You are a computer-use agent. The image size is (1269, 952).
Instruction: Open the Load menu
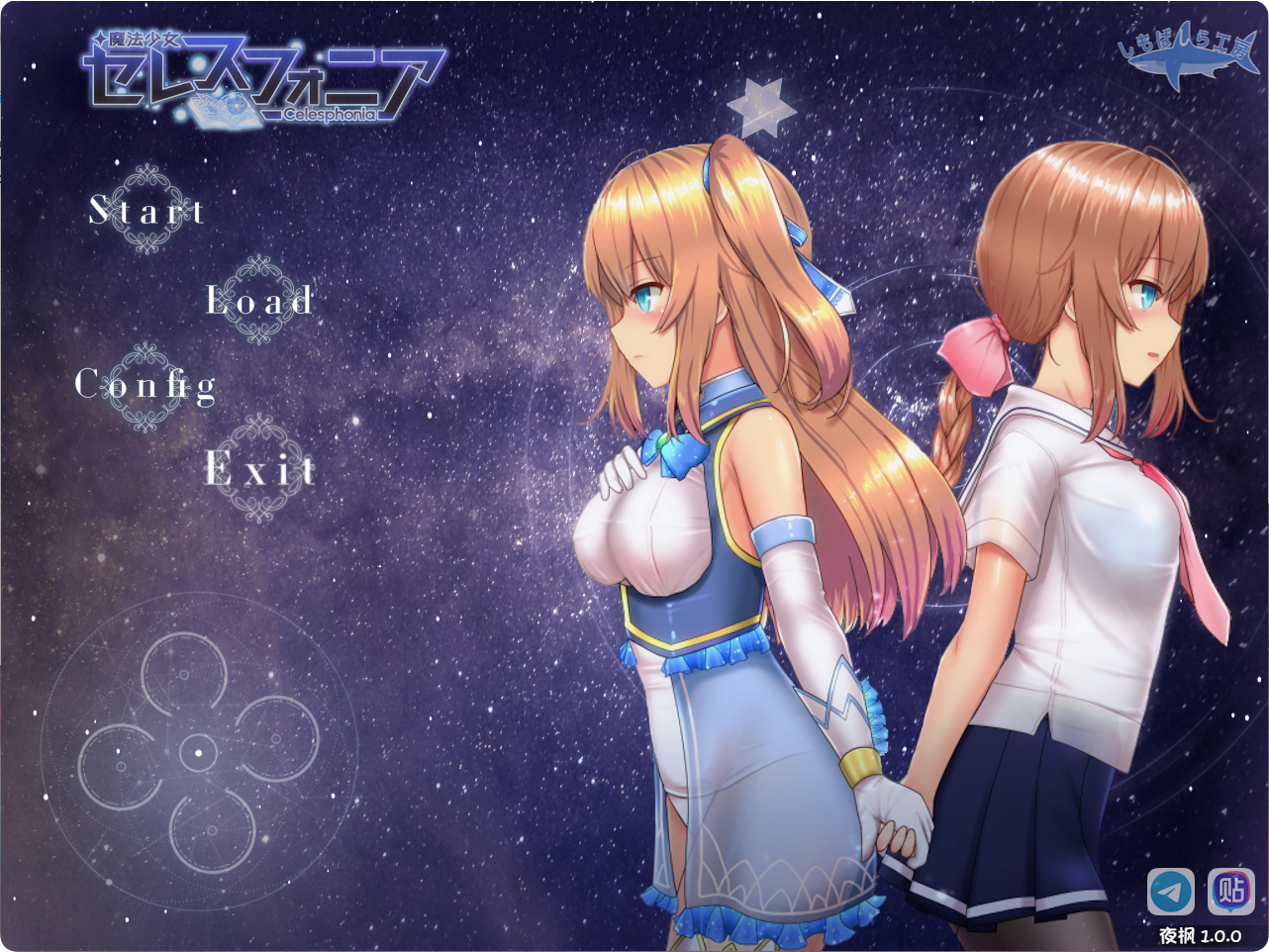tap(259, 300)
